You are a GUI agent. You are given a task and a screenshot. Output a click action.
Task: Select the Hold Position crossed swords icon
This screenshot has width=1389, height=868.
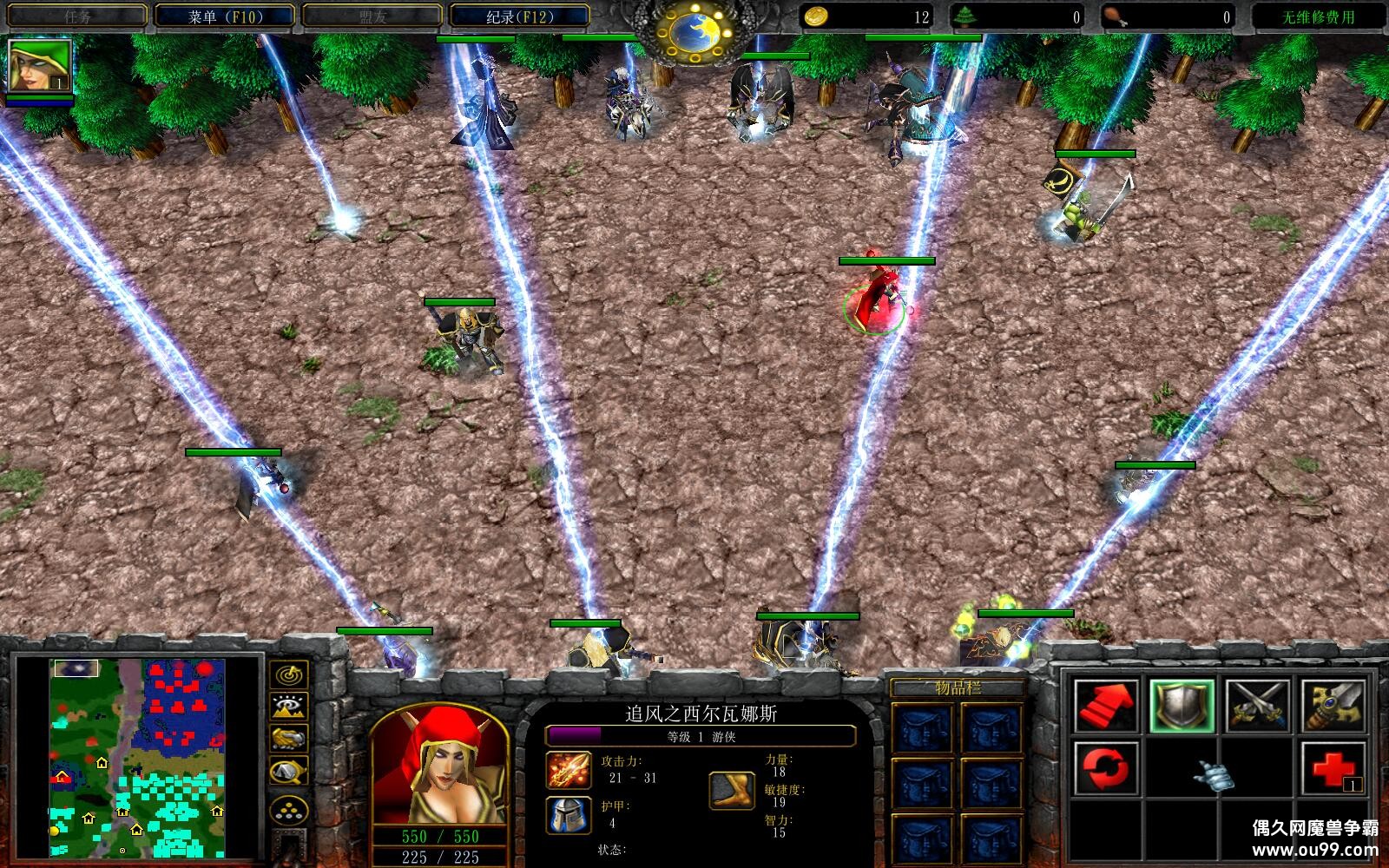pyautogui.click(x=1258, y=705)
